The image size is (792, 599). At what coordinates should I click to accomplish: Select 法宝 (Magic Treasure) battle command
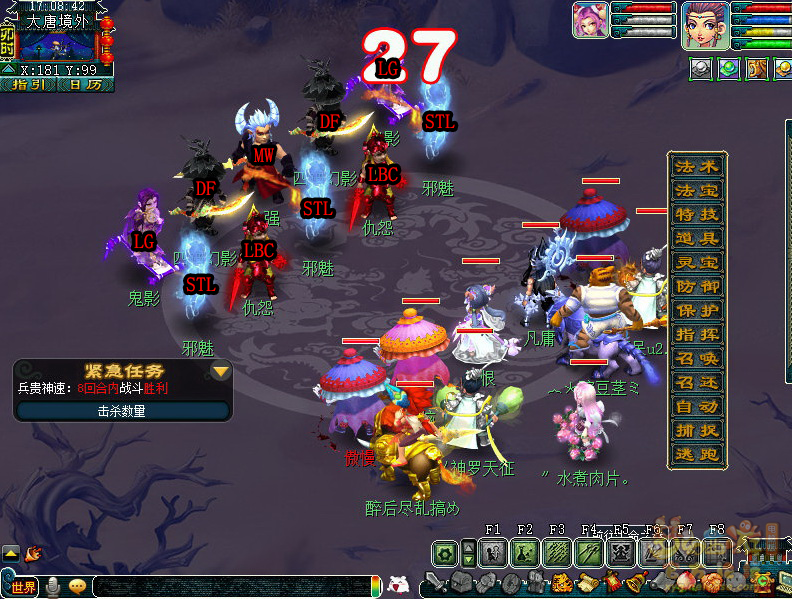(696, 190)
